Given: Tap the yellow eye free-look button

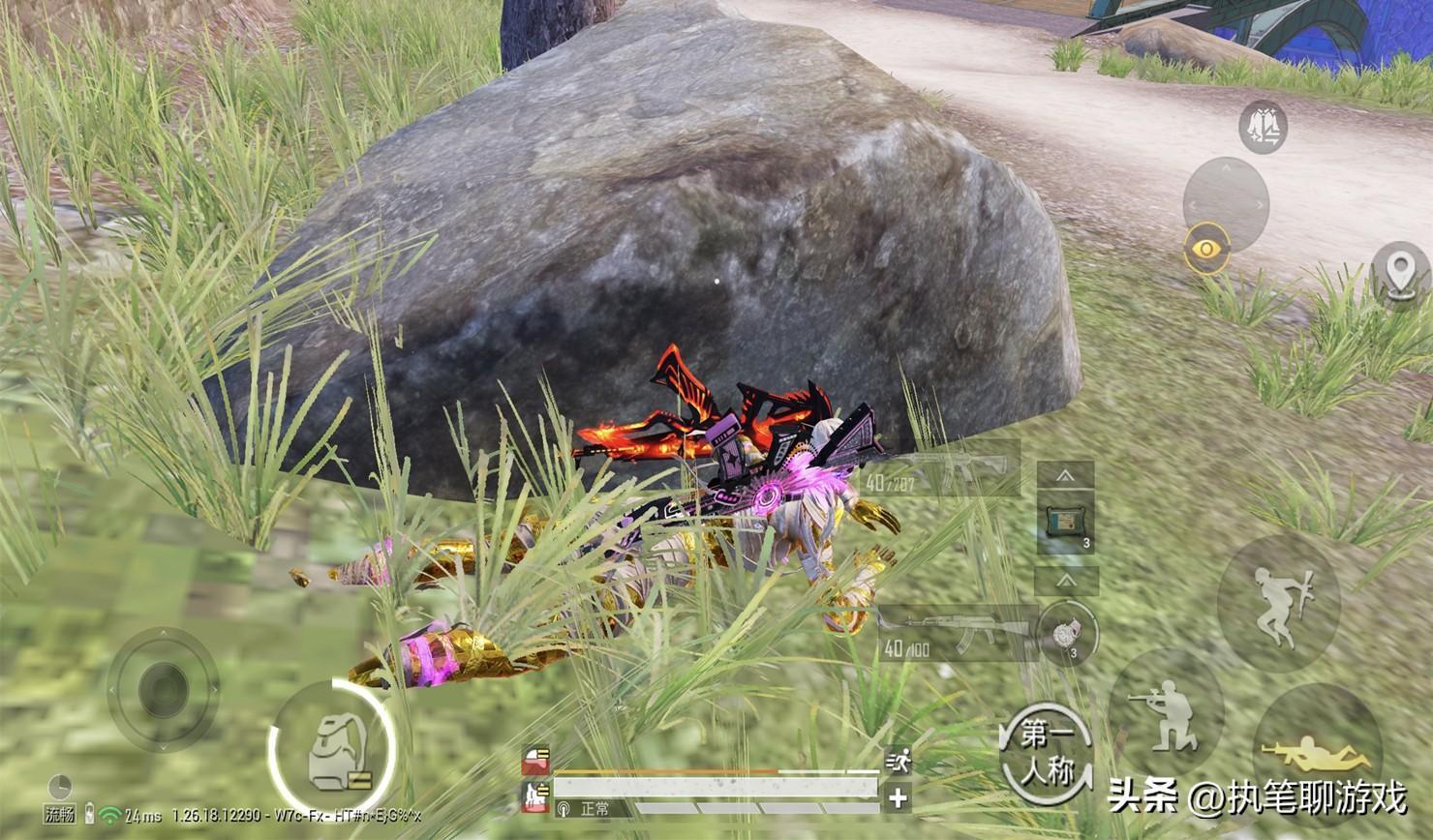Looking at the screenshot, I should 1205,250.
